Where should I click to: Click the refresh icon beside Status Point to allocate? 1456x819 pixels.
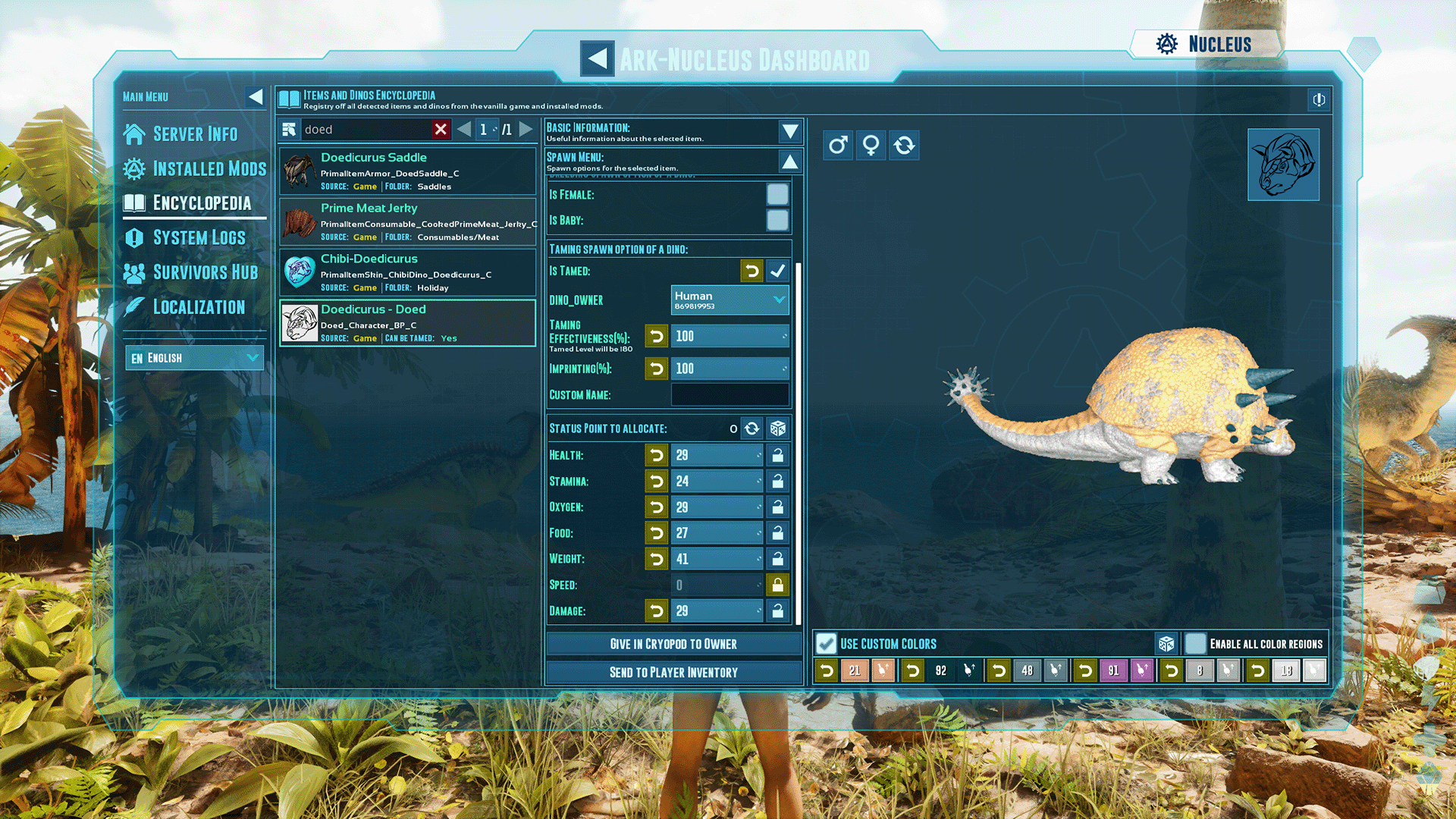point(752,428)
